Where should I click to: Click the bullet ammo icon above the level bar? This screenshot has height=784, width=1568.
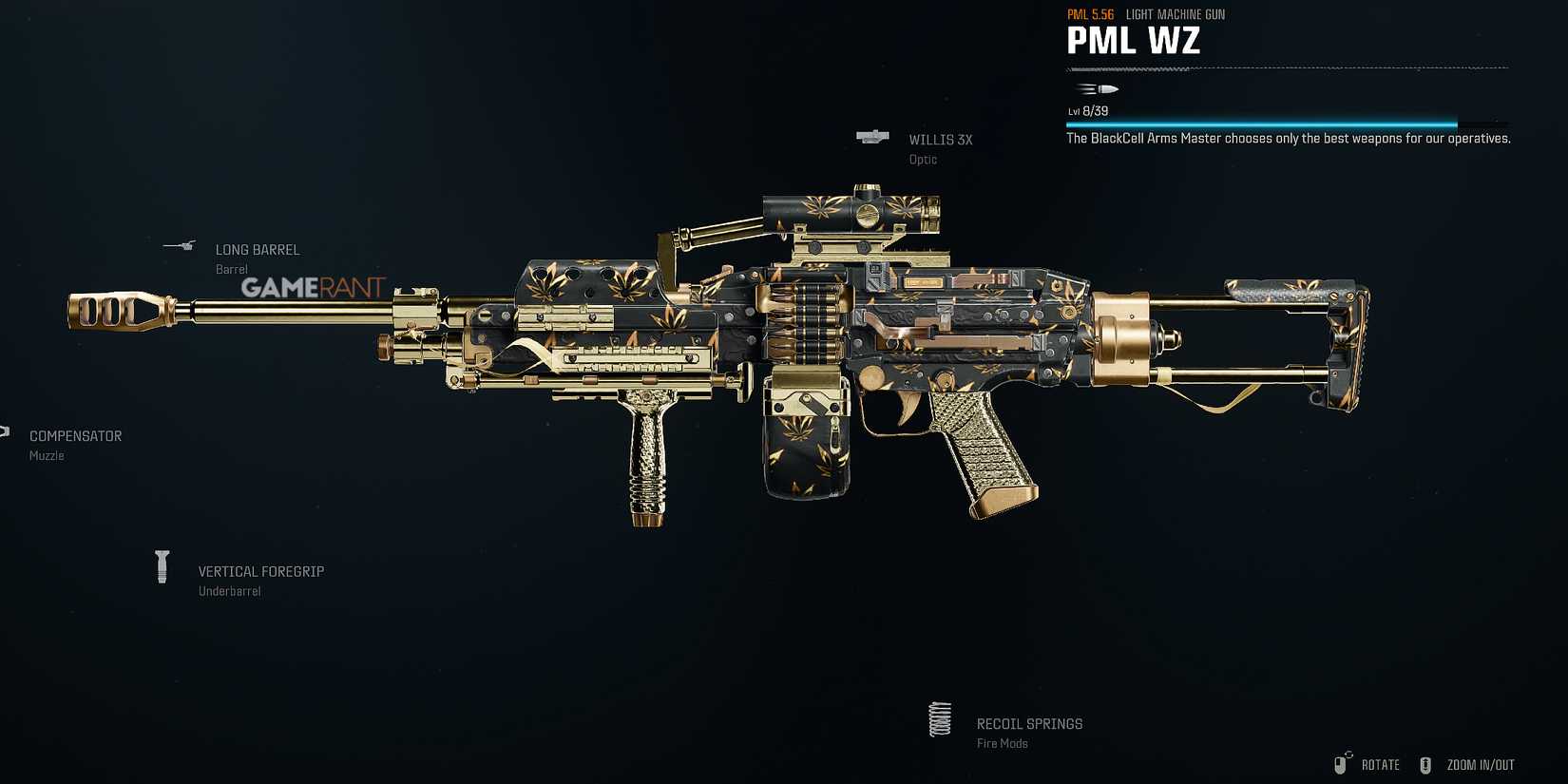pos(1100,88)
